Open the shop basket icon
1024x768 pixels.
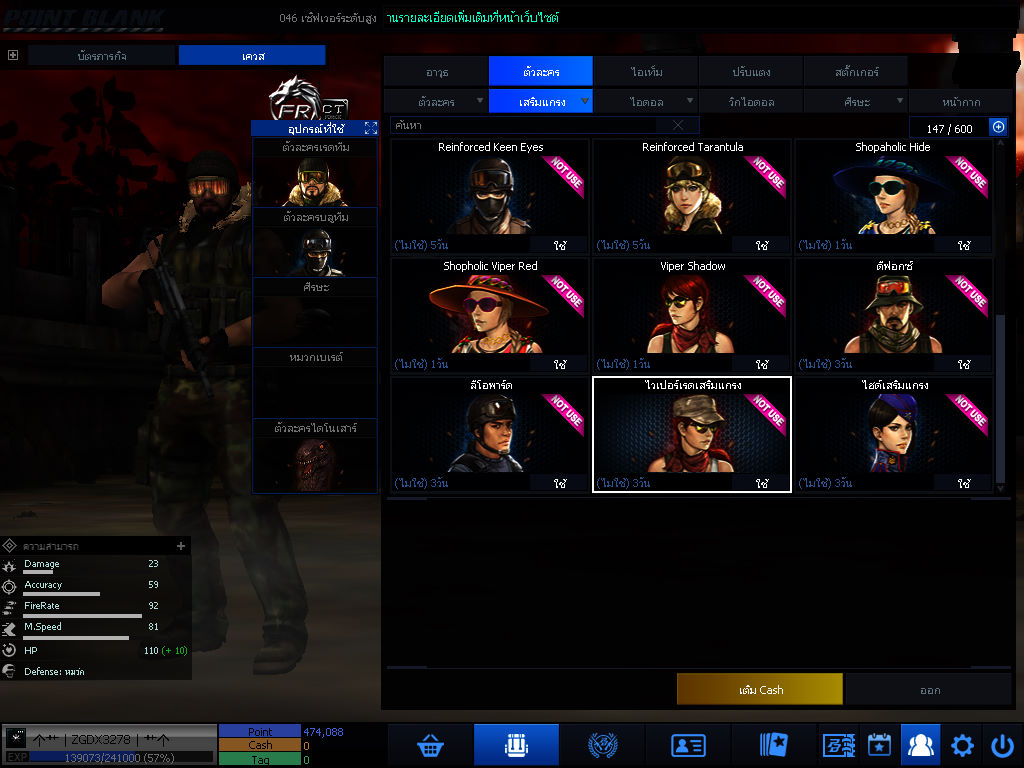tap(431, 745)
